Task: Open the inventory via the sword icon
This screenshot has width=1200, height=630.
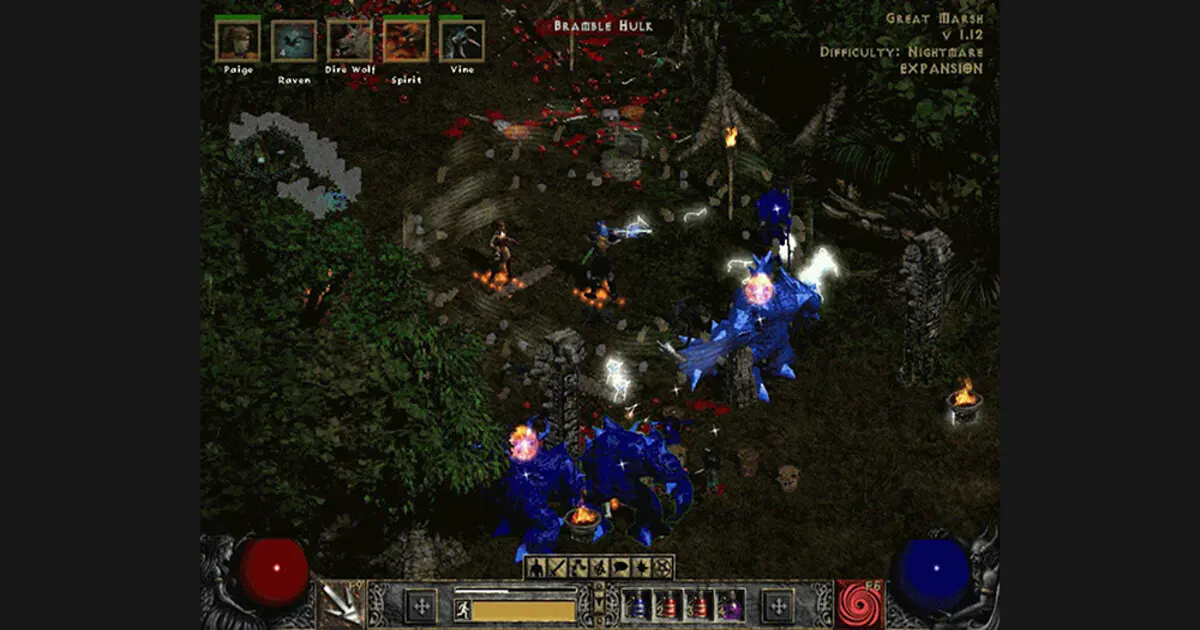Action: [x=556, y=568]
